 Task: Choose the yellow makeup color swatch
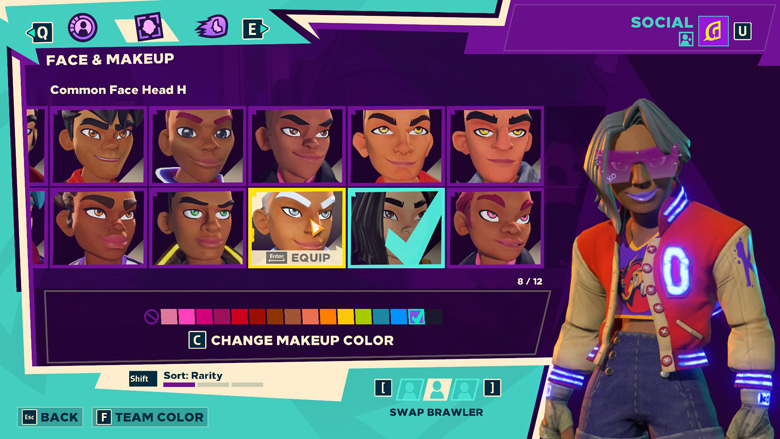[x=346, y=317]
